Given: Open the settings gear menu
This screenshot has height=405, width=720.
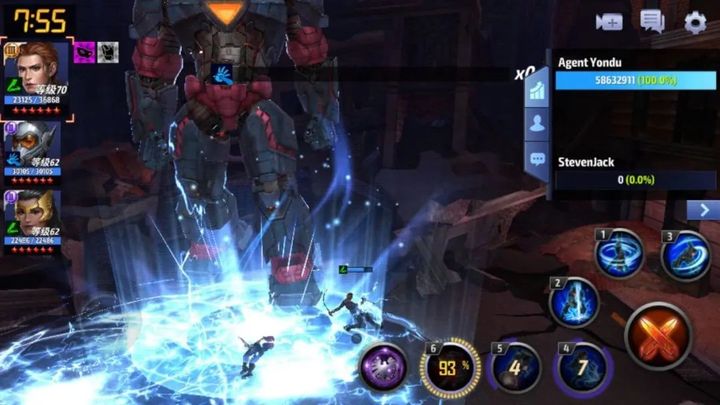Looking at the screenshot, I should (x=695, y=21).
